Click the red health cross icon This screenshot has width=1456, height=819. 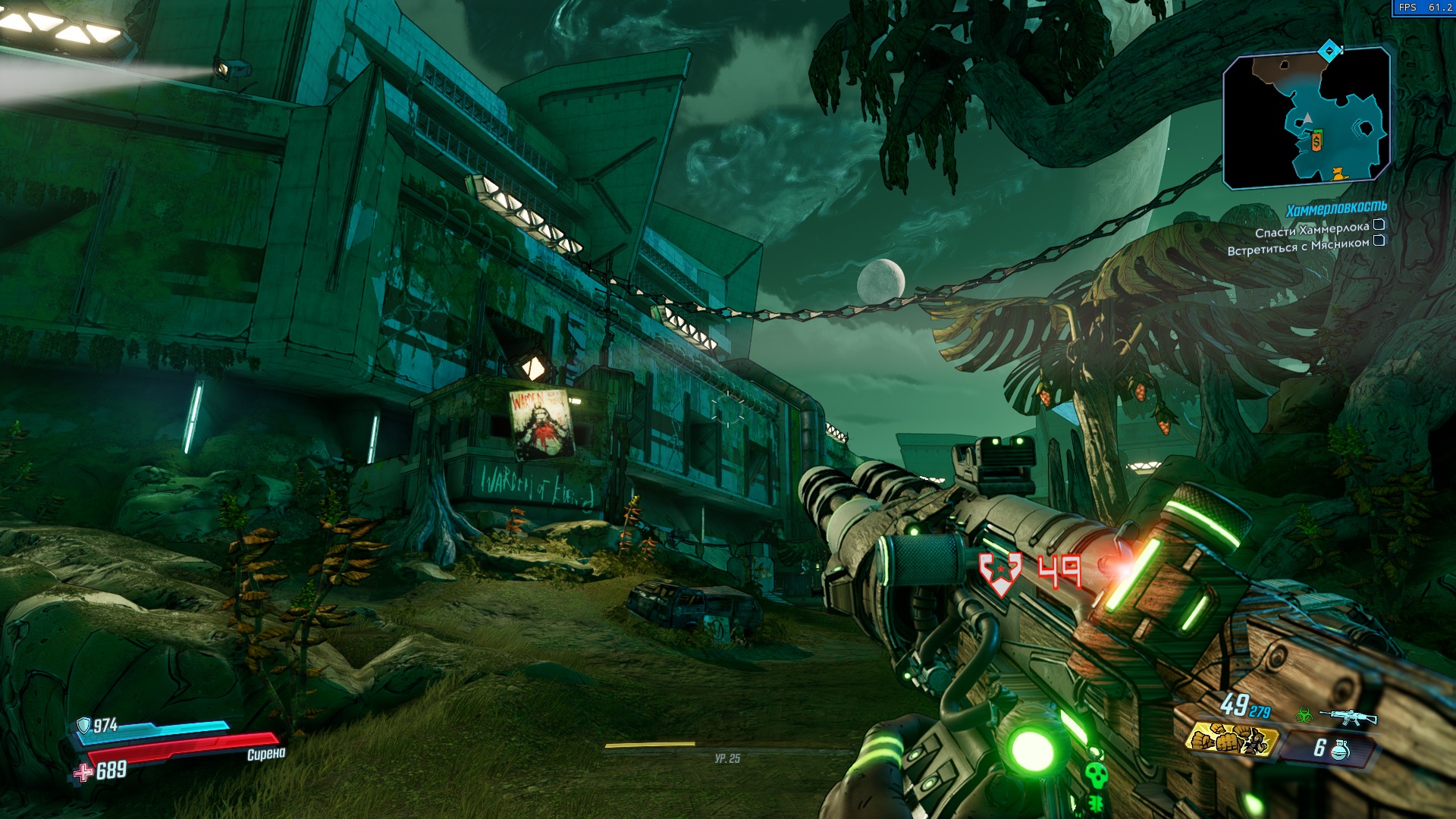(82, 773)
